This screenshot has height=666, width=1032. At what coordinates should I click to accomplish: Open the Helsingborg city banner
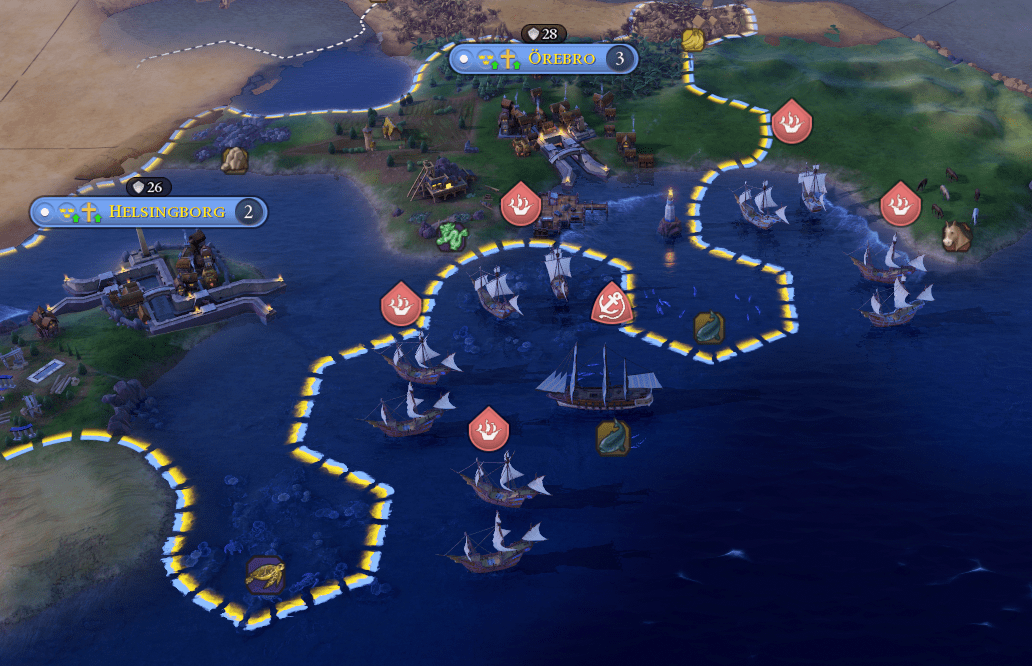169,212
